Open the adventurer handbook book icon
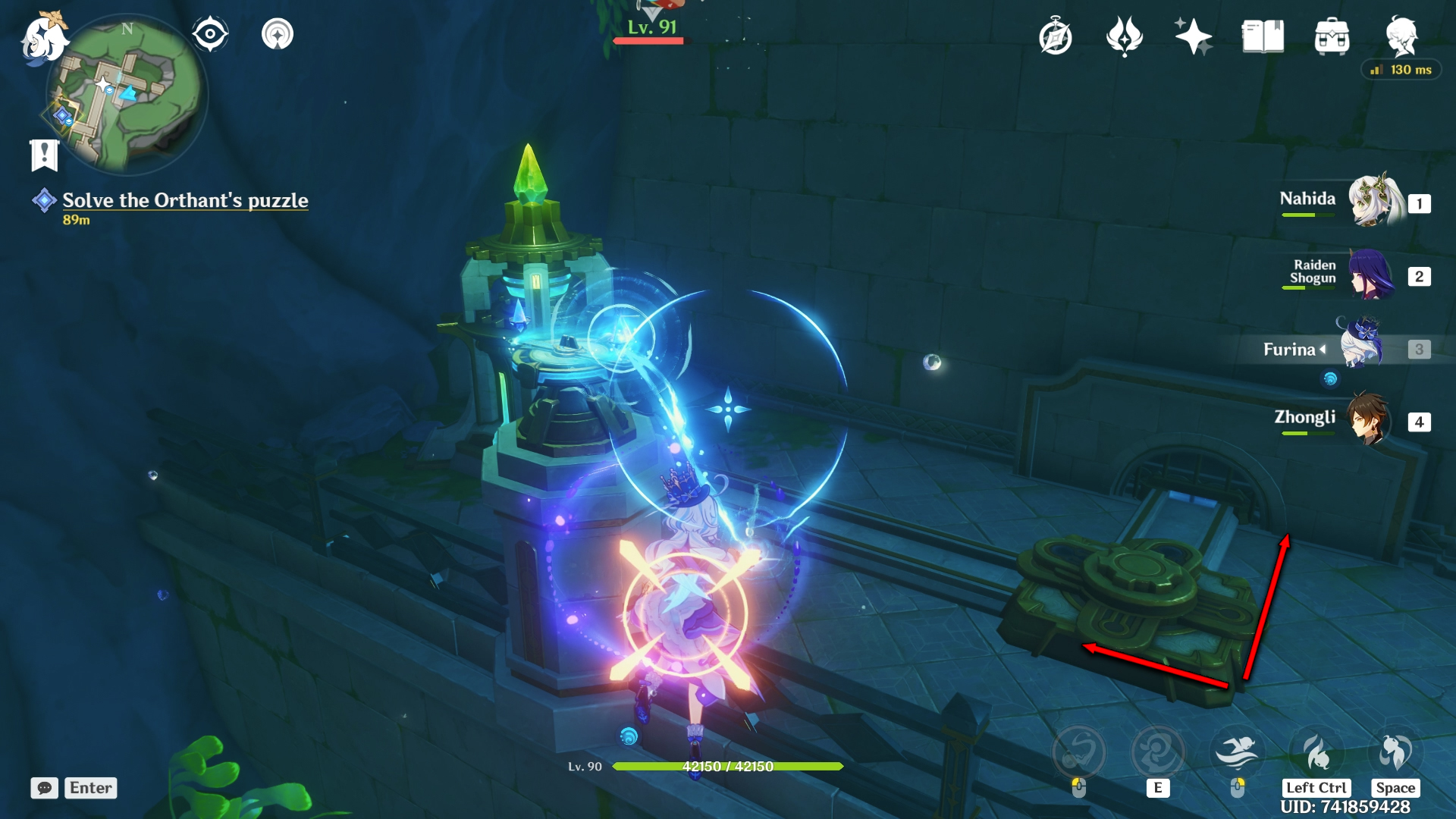The height and width of the screenshot is (819, 1456). click(1263, 36)
